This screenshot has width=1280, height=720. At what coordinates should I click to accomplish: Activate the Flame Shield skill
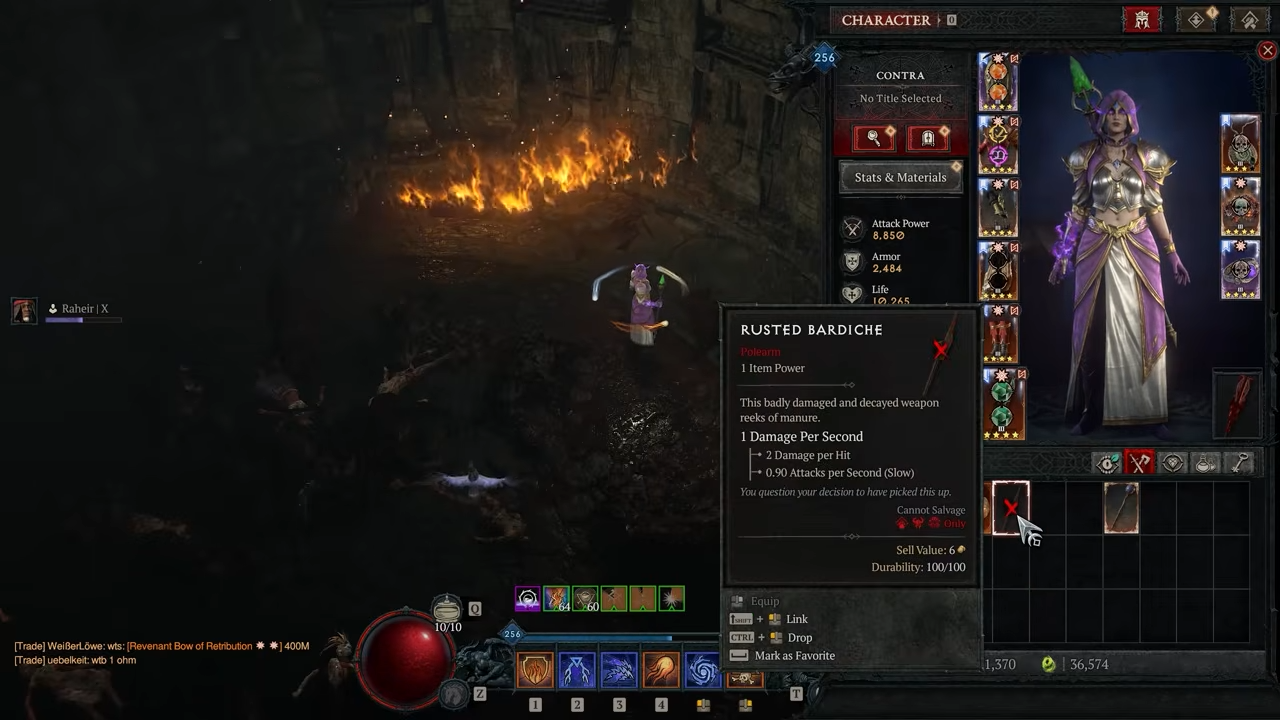click(535, 670)
